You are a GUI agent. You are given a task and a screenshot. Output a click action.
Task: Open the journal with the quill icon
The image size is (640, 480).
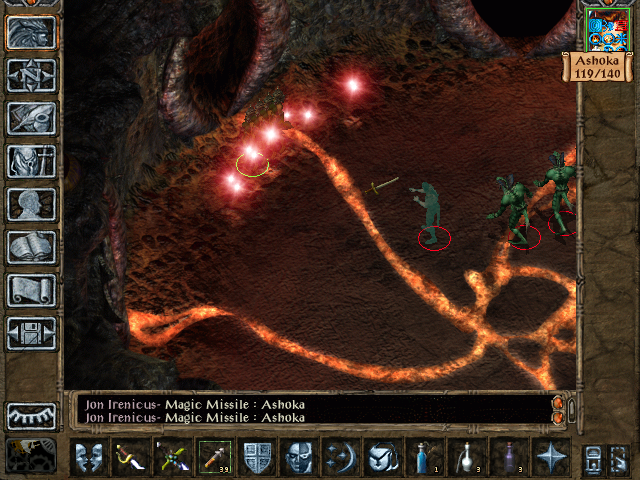pyautogui.click(x=31, y=118)
